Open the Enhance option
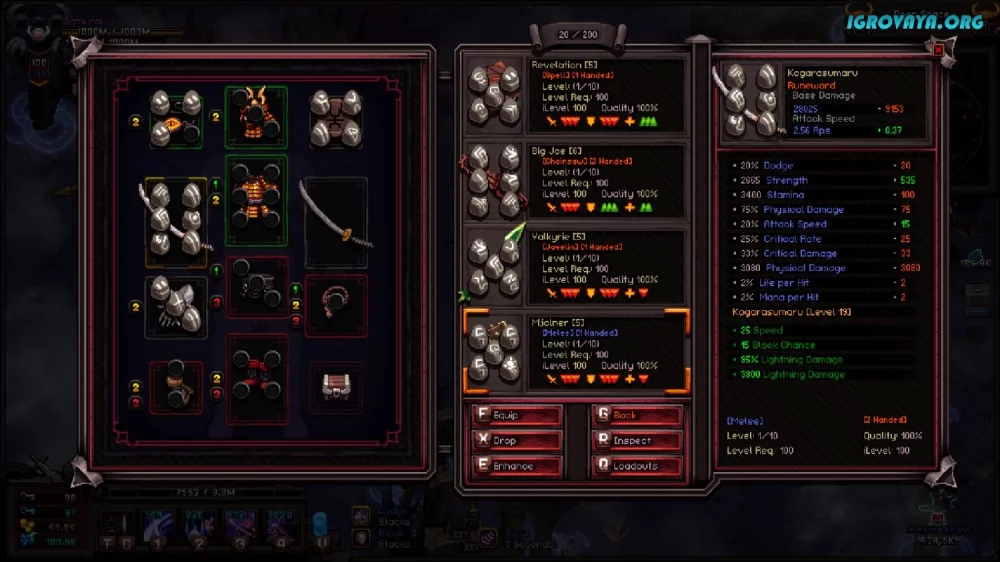Viewport: 1000px width, 562px height. [517, 466]
